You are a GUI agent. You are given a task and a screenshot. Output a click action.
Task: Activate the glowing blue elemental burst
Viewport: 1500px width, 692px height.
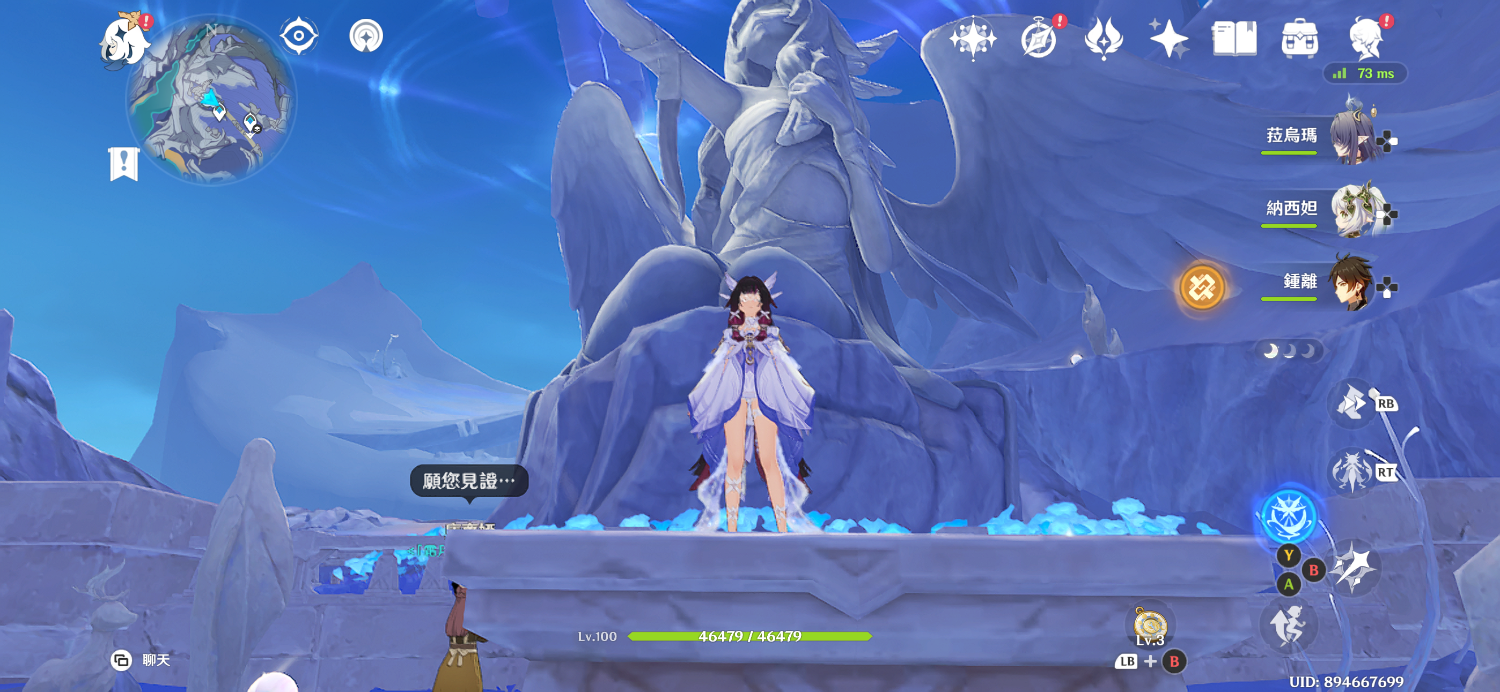(x=1288, y=517)
